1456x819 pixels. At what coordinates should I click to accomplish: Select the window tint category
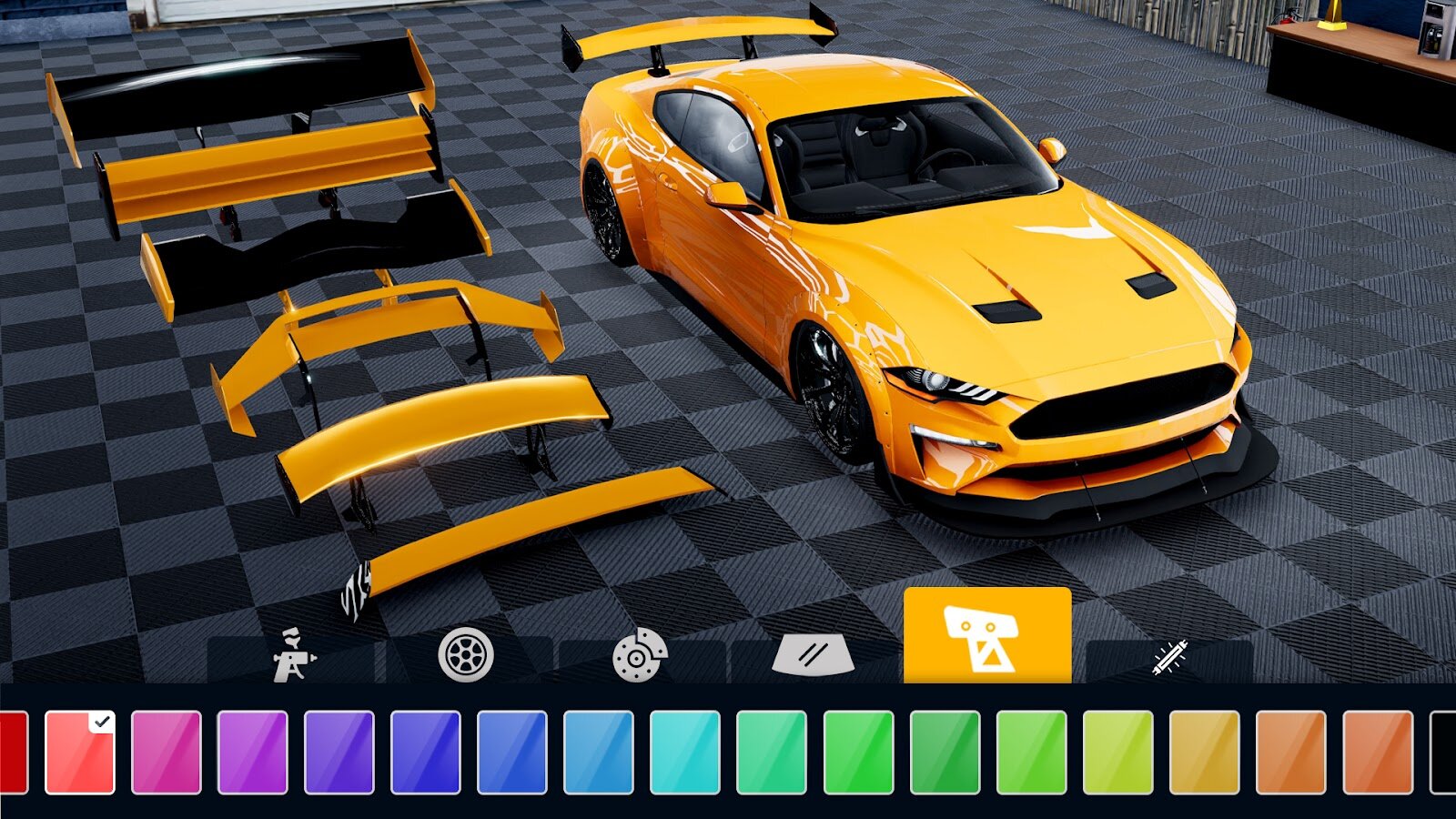pyautogui.click(x=813, y=657)
